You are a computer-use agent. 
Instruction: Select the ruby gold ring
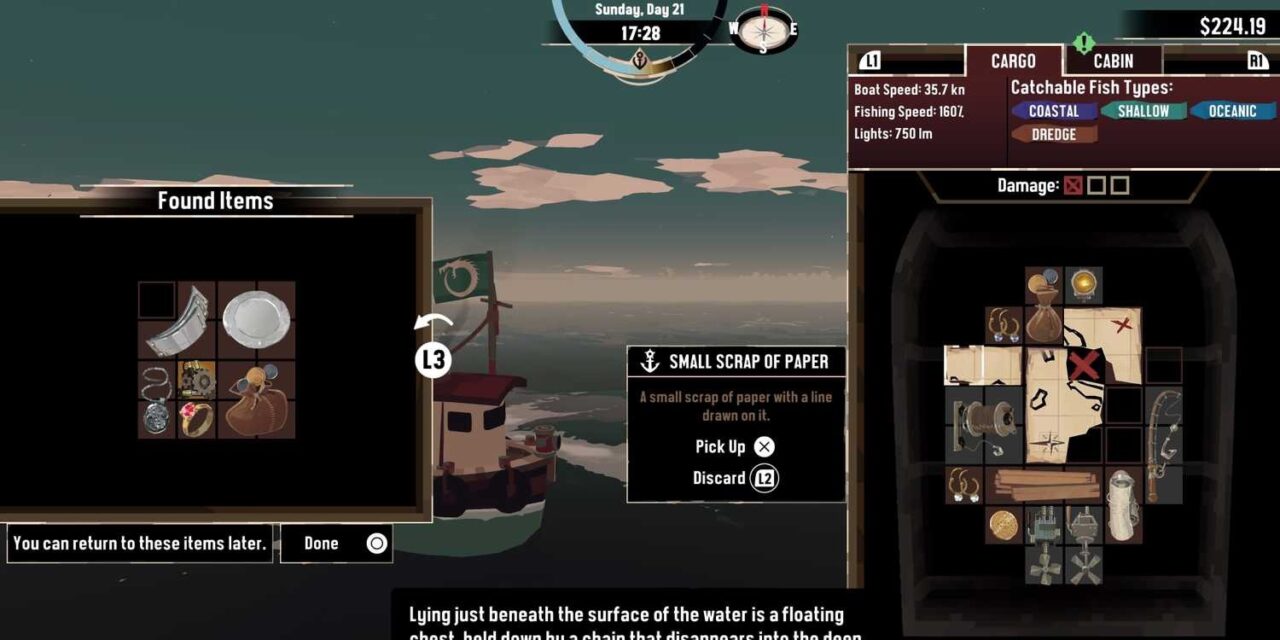[196, 418]
